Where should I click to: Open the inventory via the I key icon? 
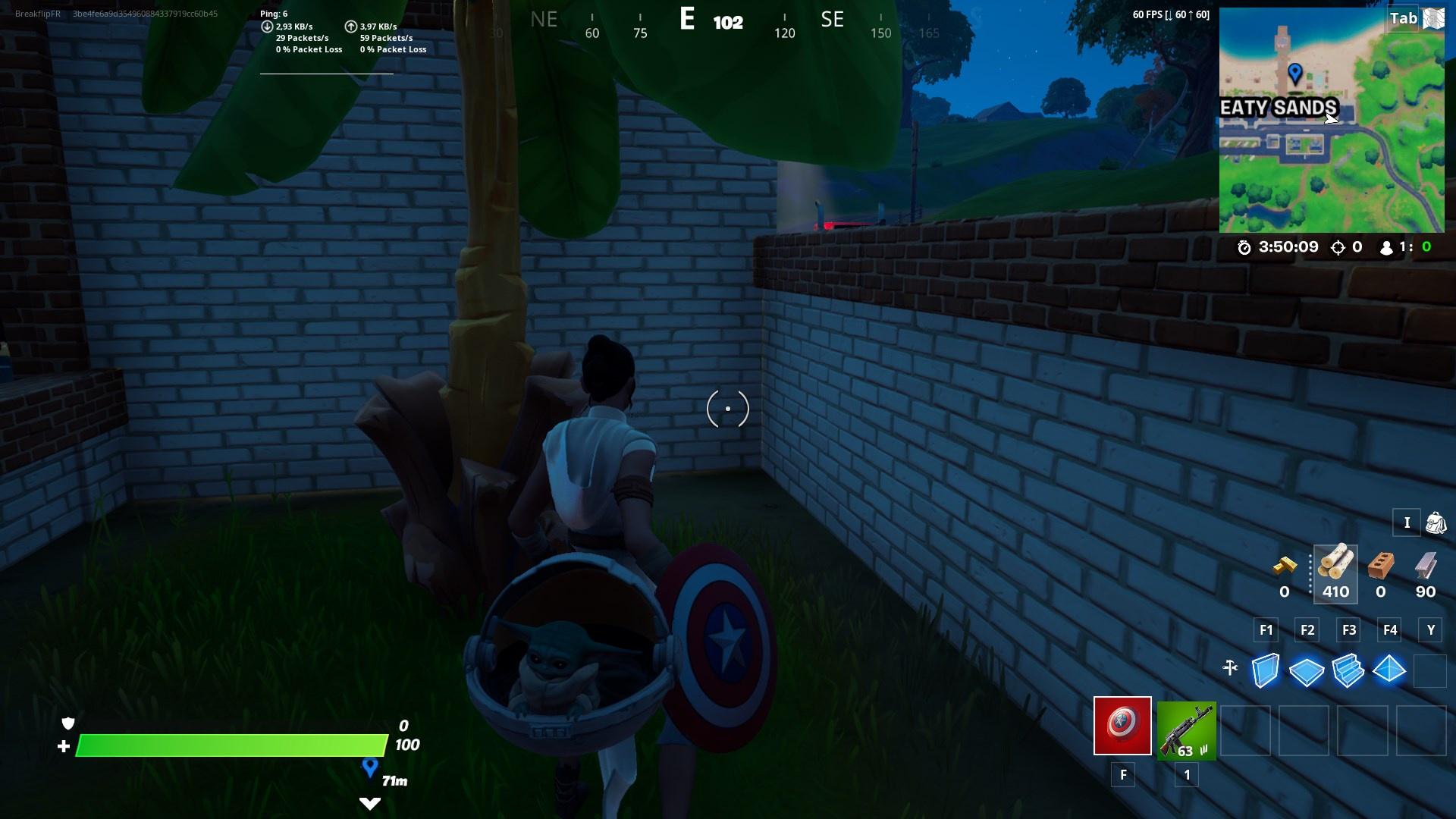[x=1407, y=523]
